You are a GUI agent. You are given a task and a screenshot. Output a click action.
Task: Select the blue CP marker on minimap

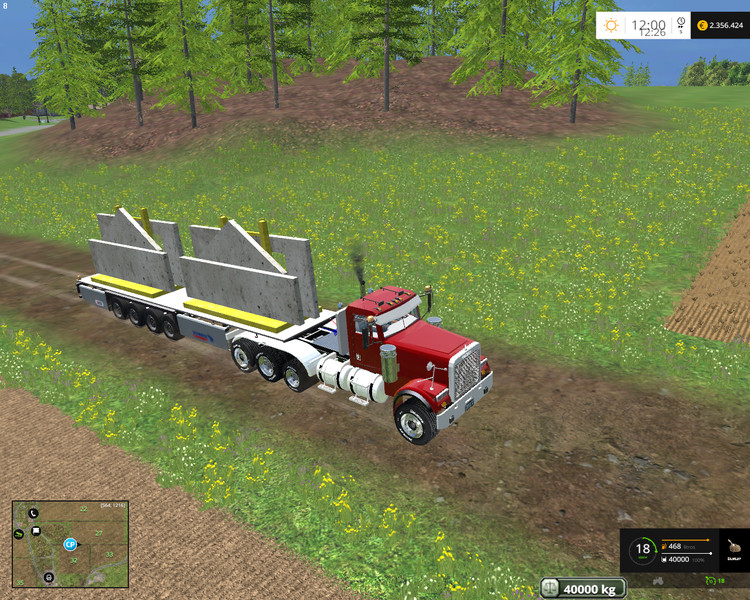[x=70, y=544]
